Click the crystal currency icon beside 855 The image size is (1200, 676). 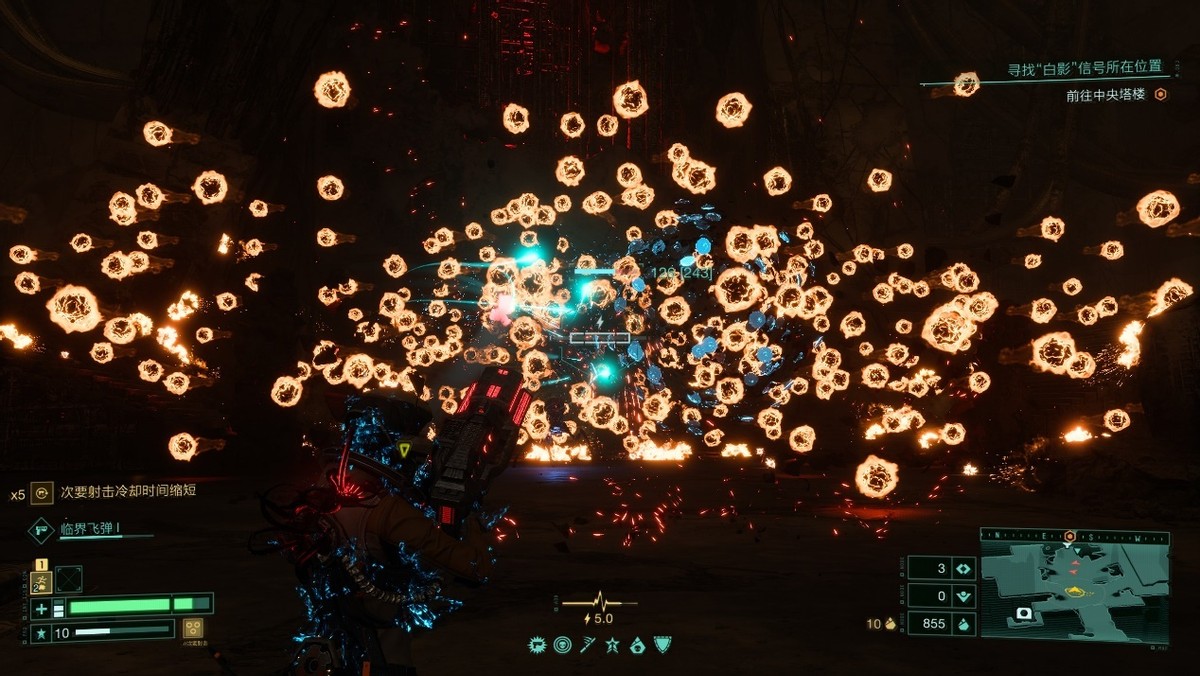964,624
